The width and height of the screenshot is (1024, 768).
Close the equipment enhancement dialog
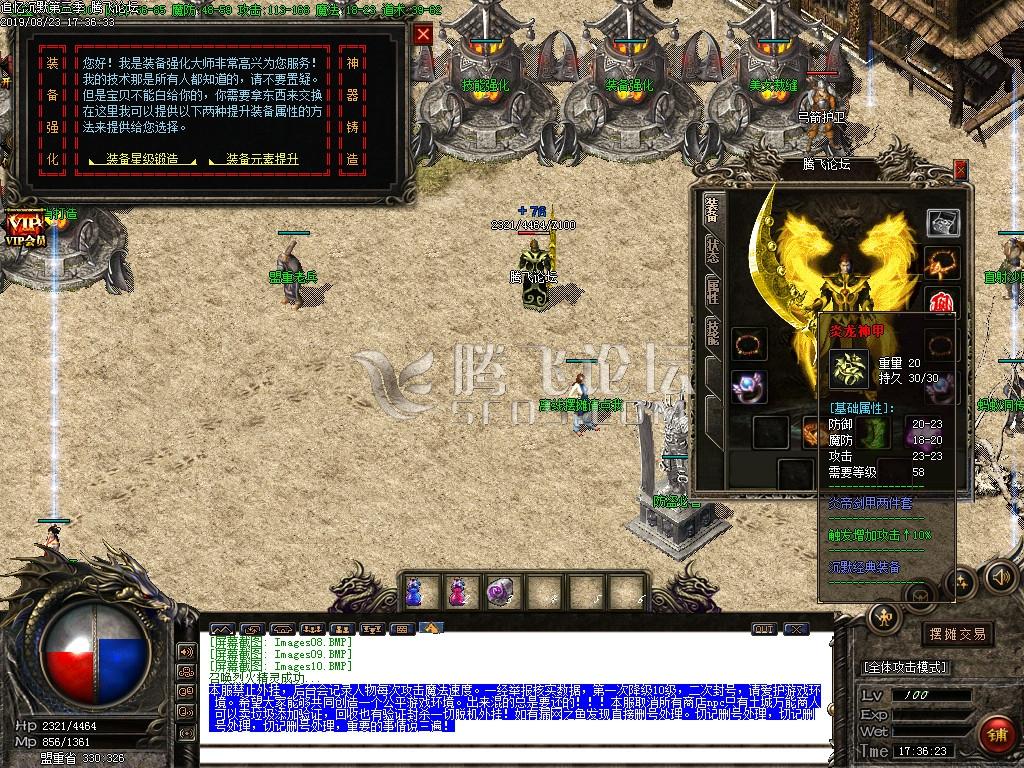click(x=424, y=34)
